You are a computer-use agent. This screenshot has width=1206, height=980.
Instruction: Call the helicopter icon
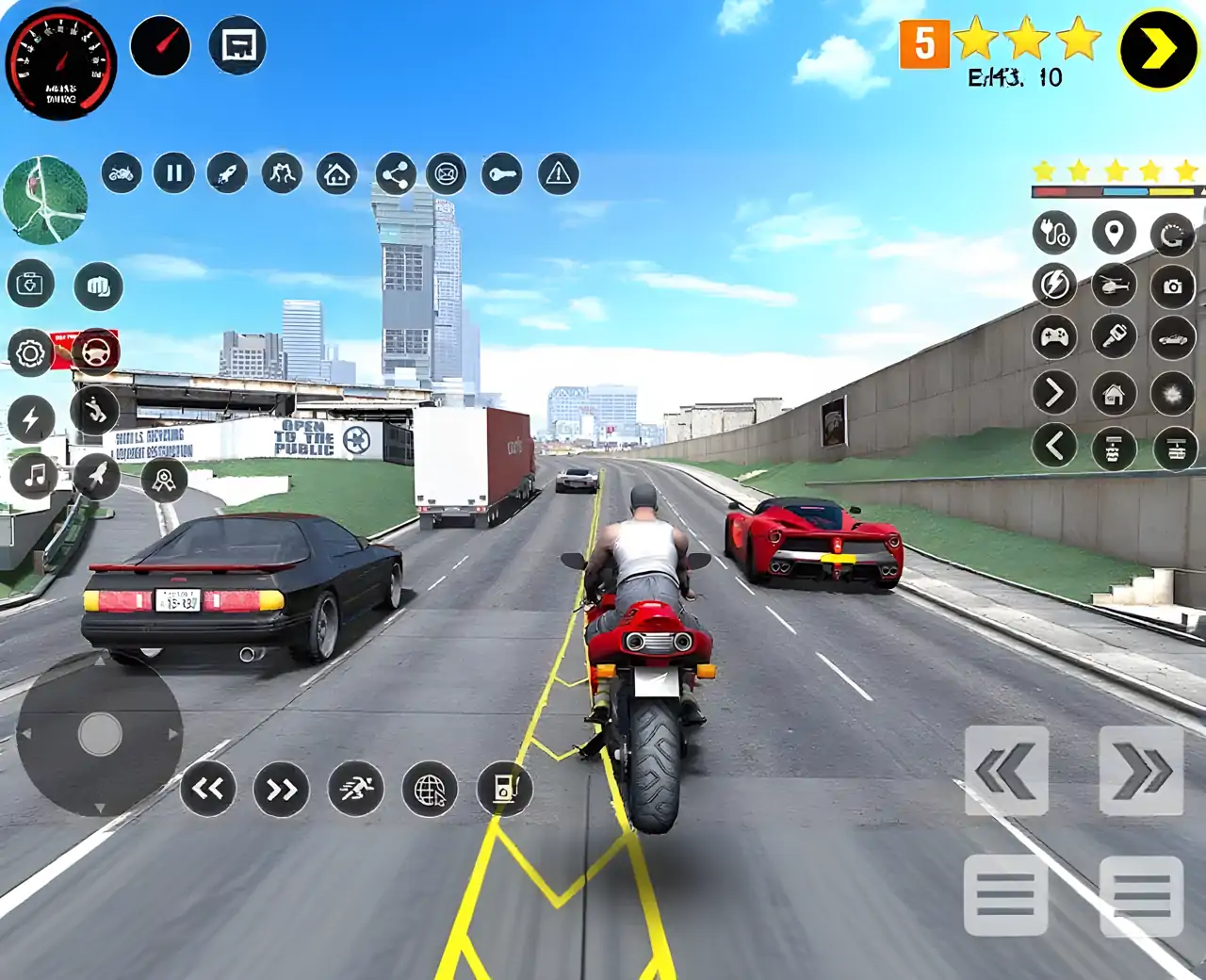click(x=1114, y=285)
